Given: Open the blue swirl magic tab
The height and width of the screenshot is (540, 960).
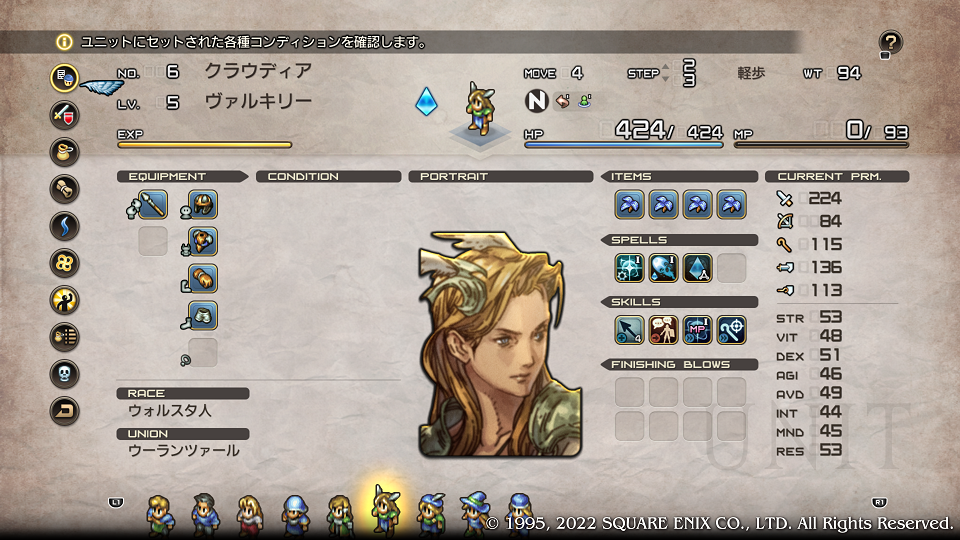Looking at the screenshot, I should 65,225.
